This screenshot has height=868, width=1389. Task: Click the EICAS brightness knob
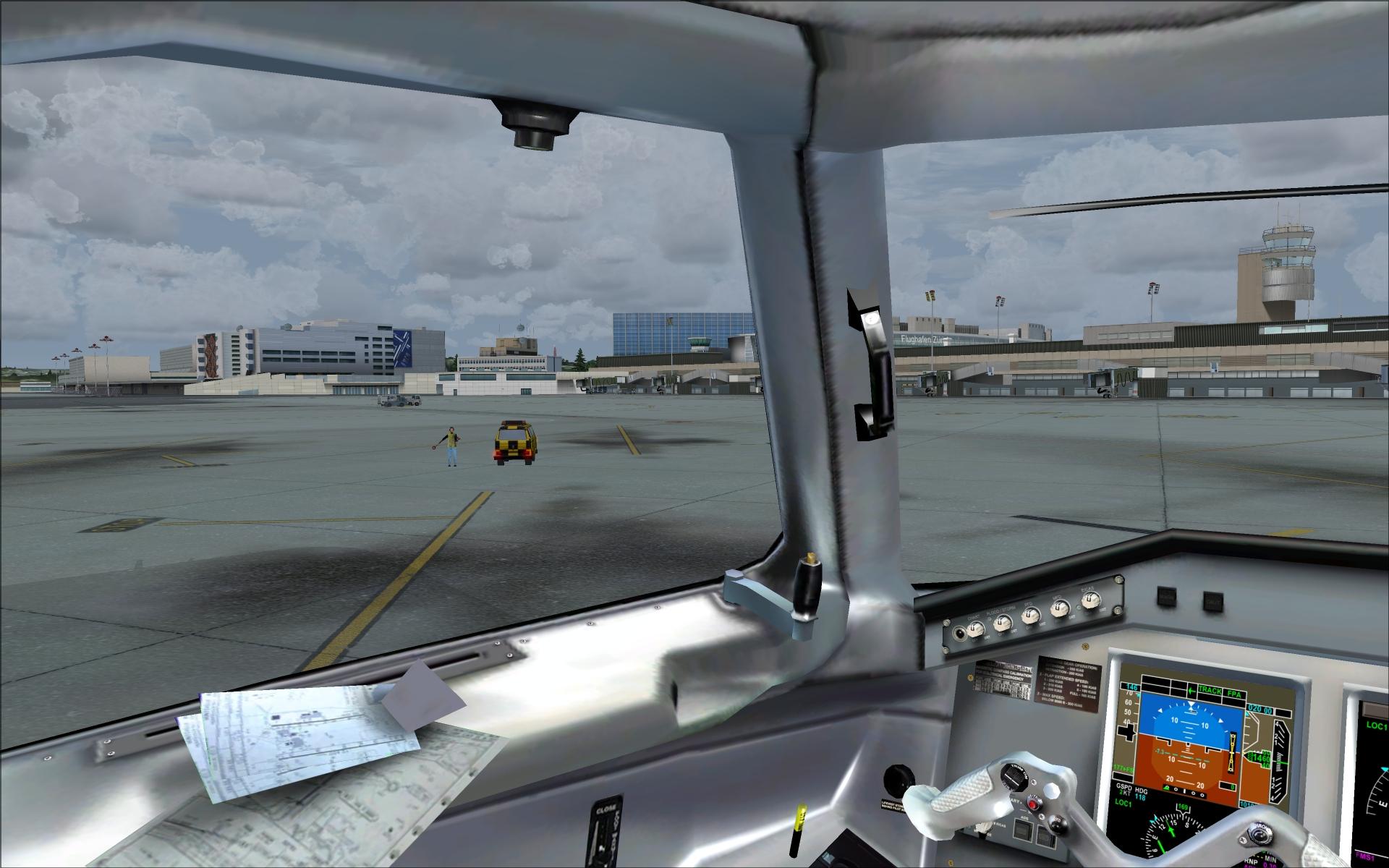1090,599
